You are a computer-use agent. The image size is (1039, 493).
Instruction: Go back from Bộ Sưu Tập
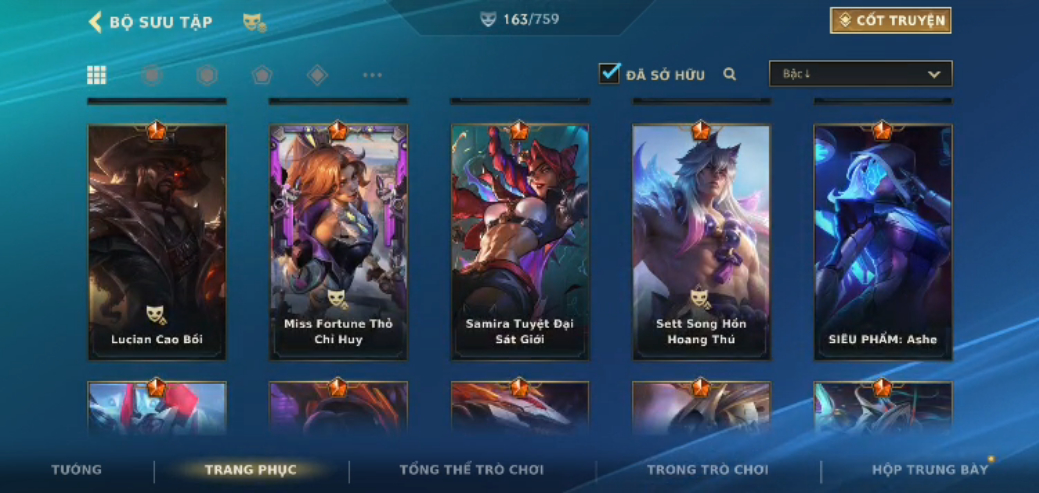(x=96, y=22)
